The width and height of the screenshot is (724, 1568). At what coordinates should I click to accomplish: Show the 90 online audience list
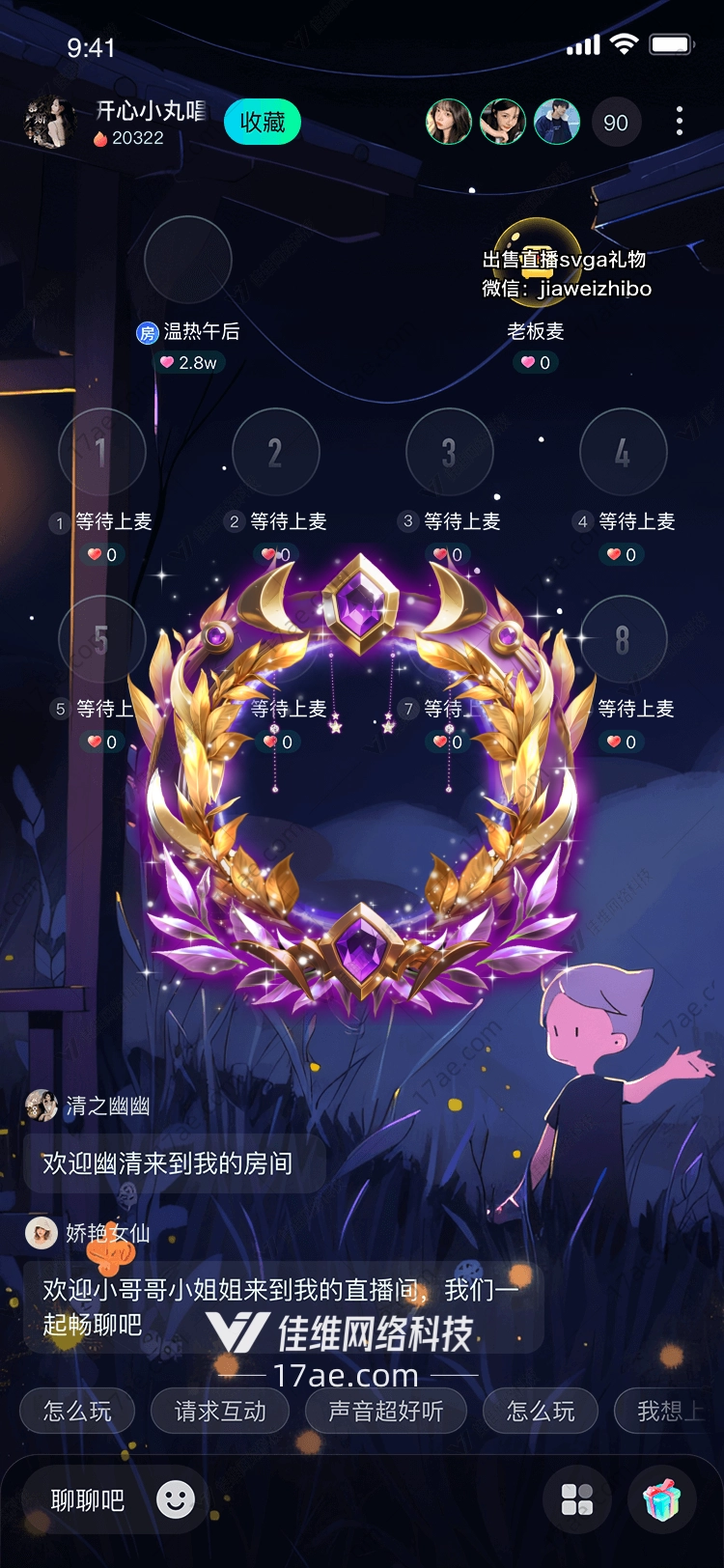click(615, 123)
